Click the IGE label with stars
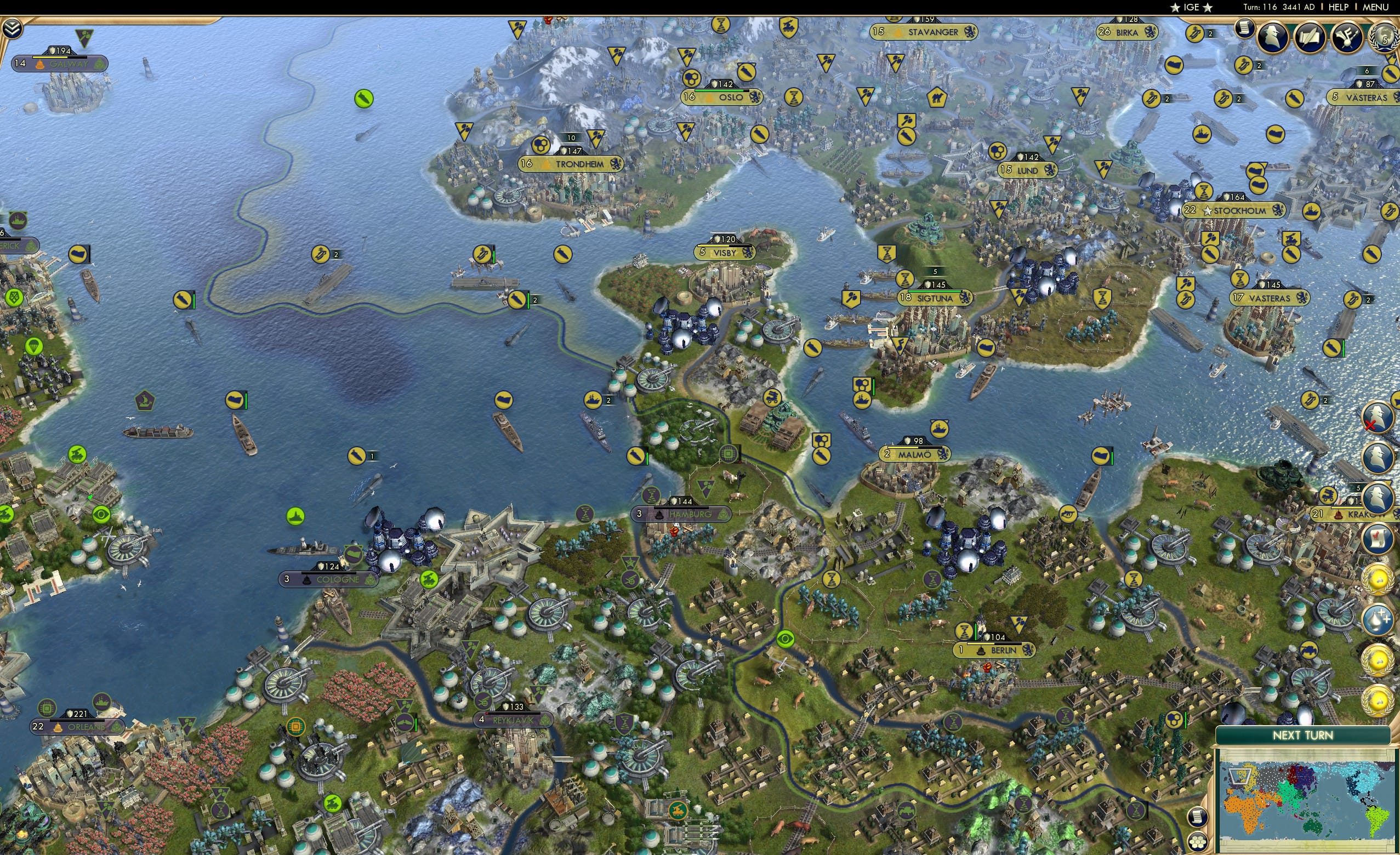Viewport: 1400px width, 855px height. point(1192,7)
